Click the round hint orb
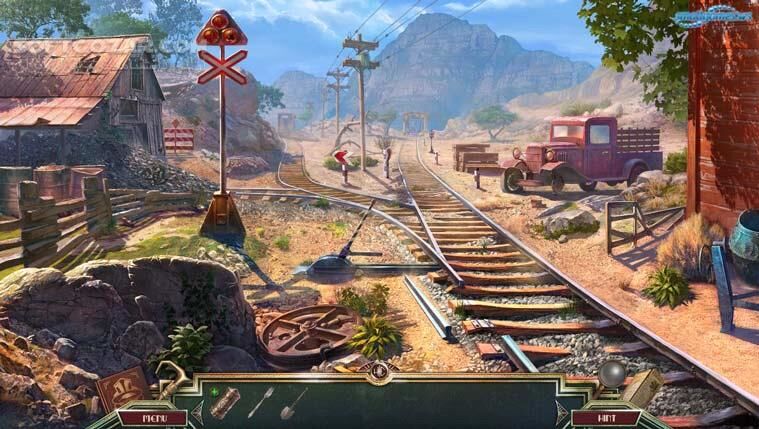The height and width of the screenshot is (429, 759). [x=612, y=375]
